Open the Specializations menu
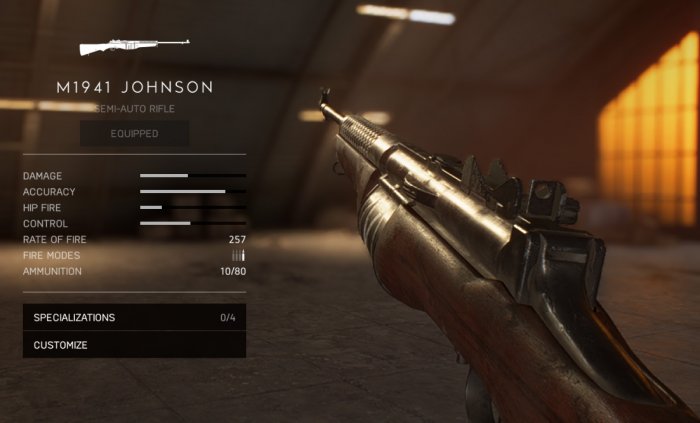 tap(134, 318)
